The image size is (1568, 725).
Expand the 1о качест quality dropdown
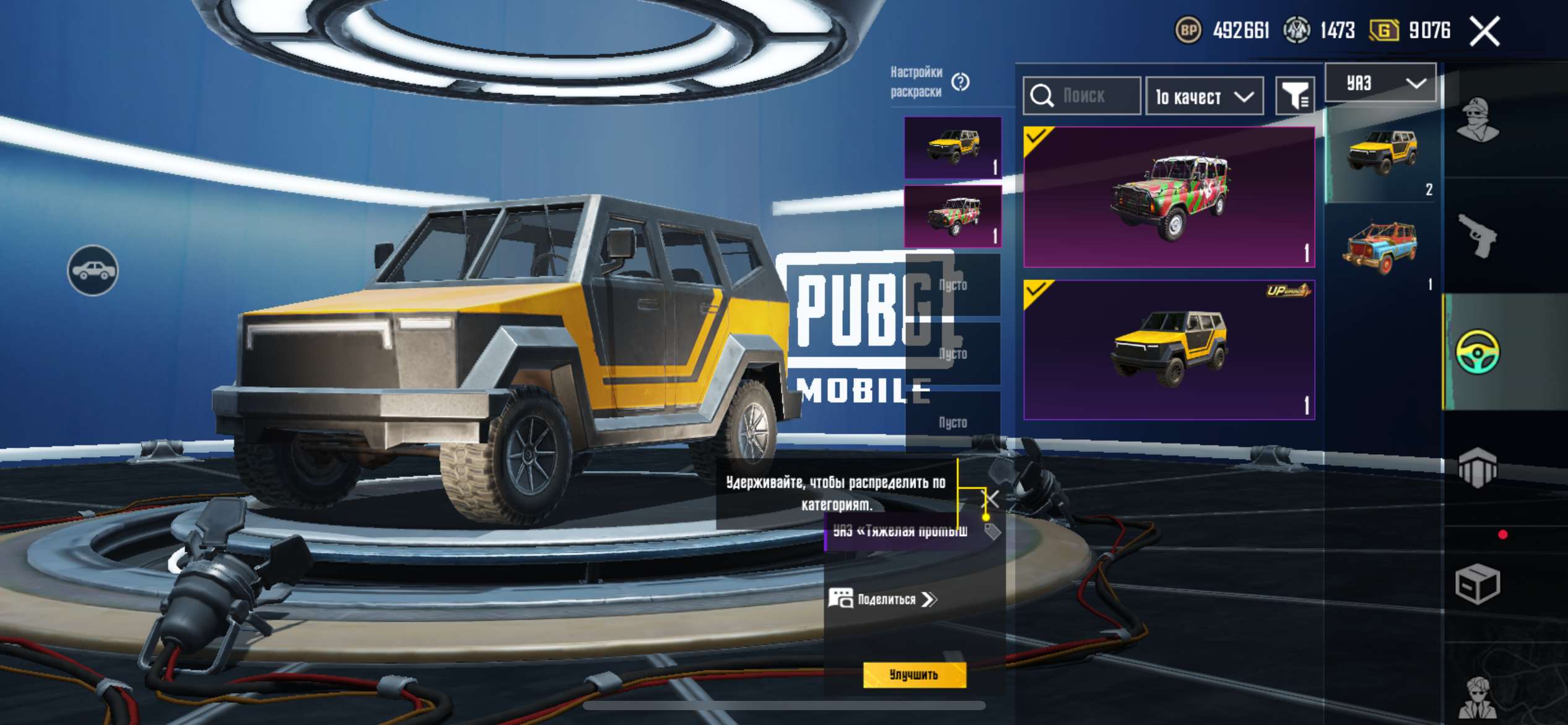click(1204, 97)
